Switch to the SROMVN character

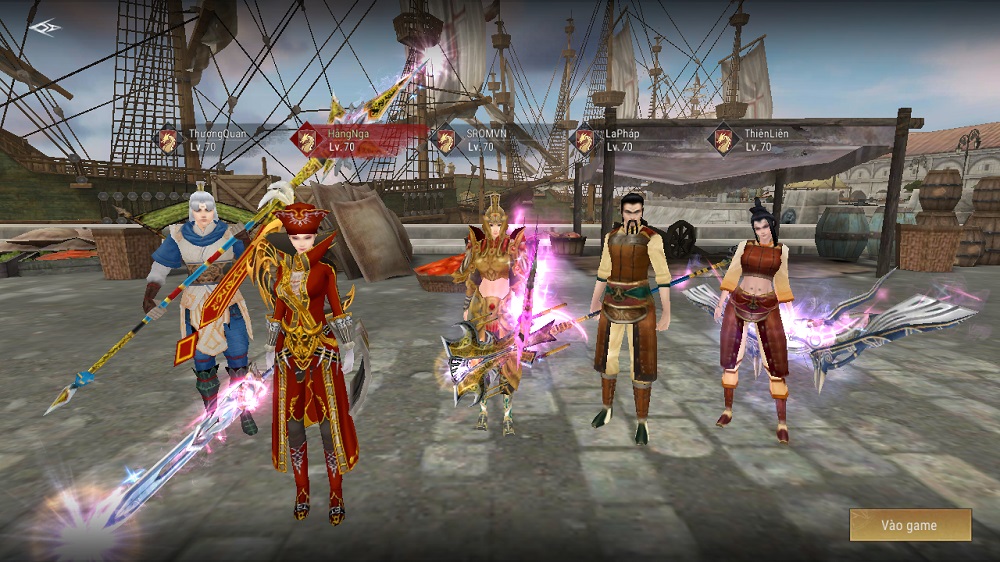tap(482, 140)
